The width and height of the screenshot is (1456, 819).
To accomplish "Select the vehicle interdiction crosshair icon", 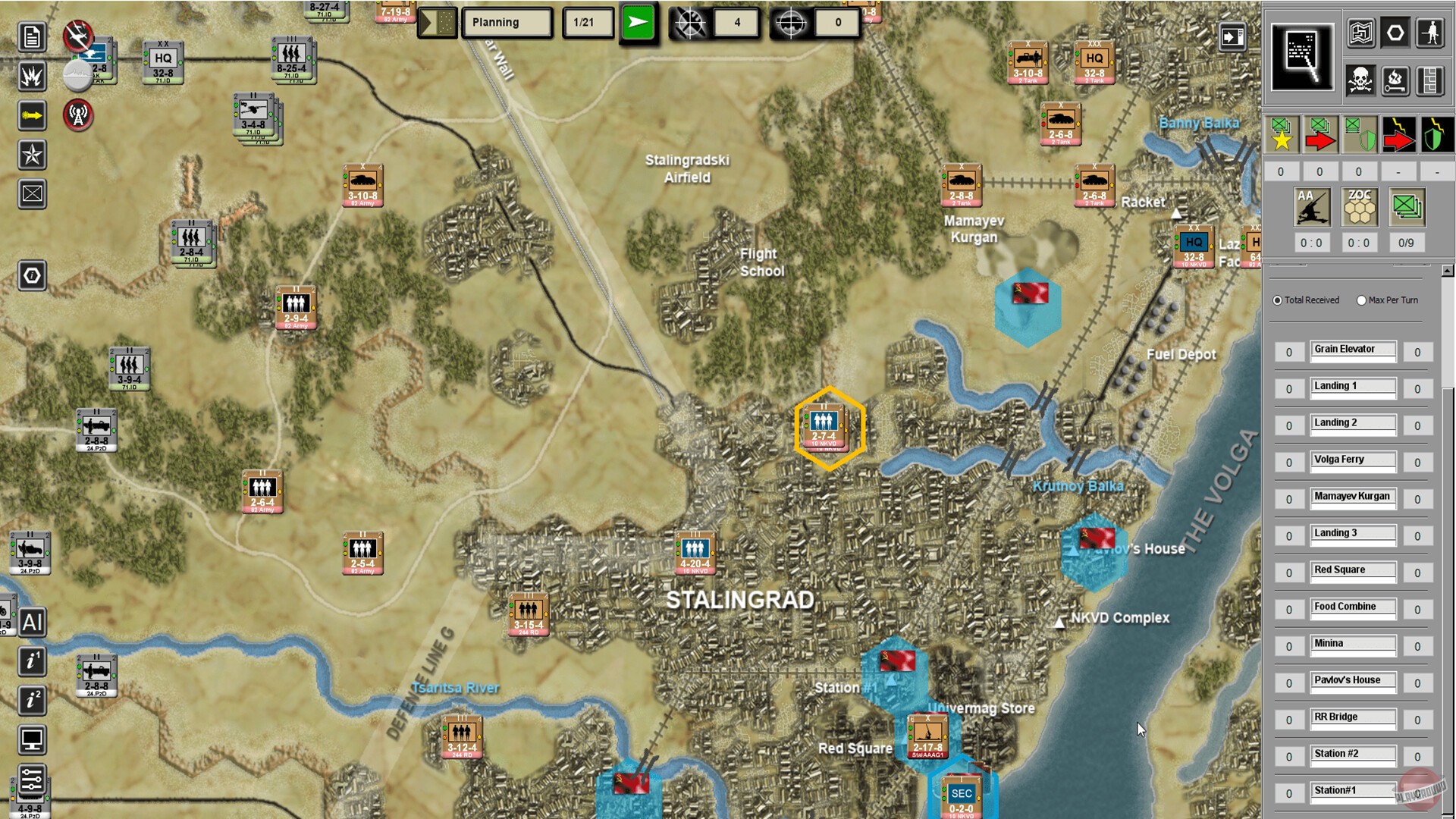I will point(790,23).
